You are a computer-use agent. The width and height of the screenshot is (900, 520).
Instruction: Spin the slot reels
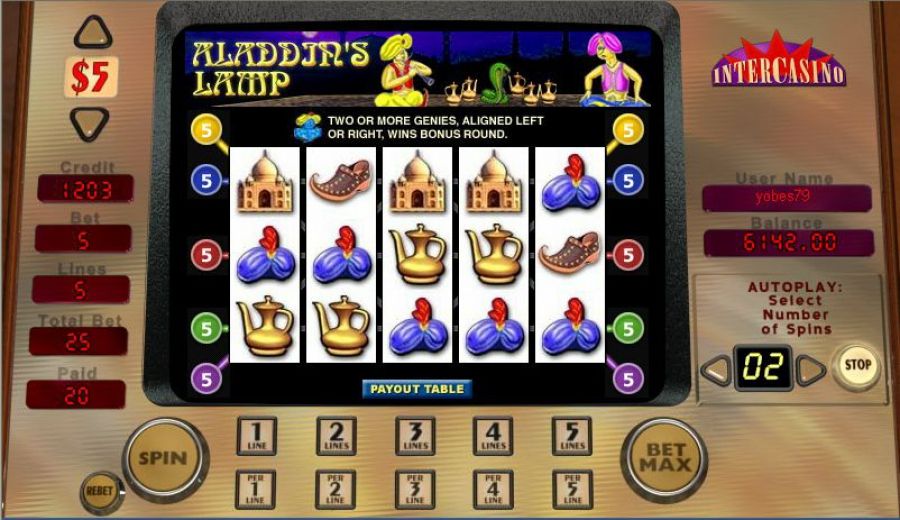(162, 459)
